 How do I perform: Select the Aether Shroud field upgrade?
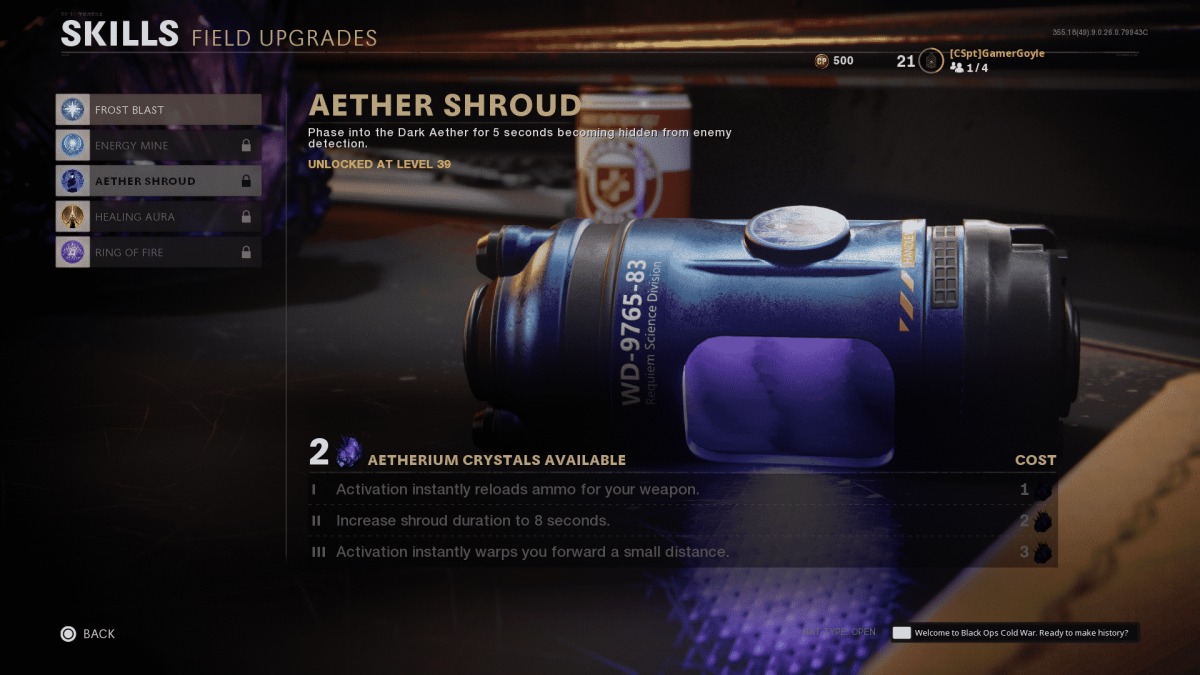(158, 181)
